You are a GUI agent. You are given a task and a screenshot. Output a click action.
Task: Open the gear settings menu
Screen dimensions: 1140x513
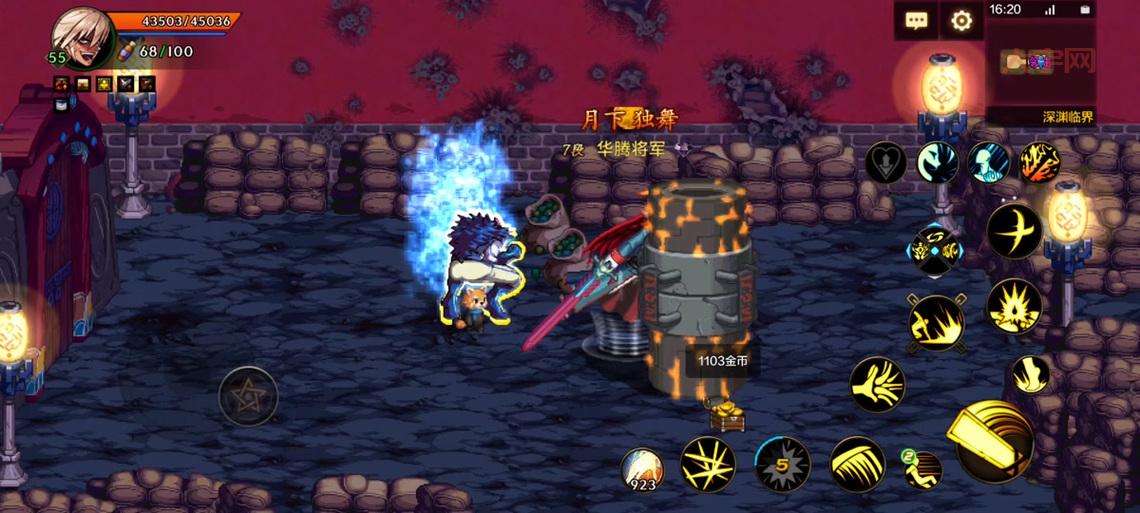click(x=961, y=20)
